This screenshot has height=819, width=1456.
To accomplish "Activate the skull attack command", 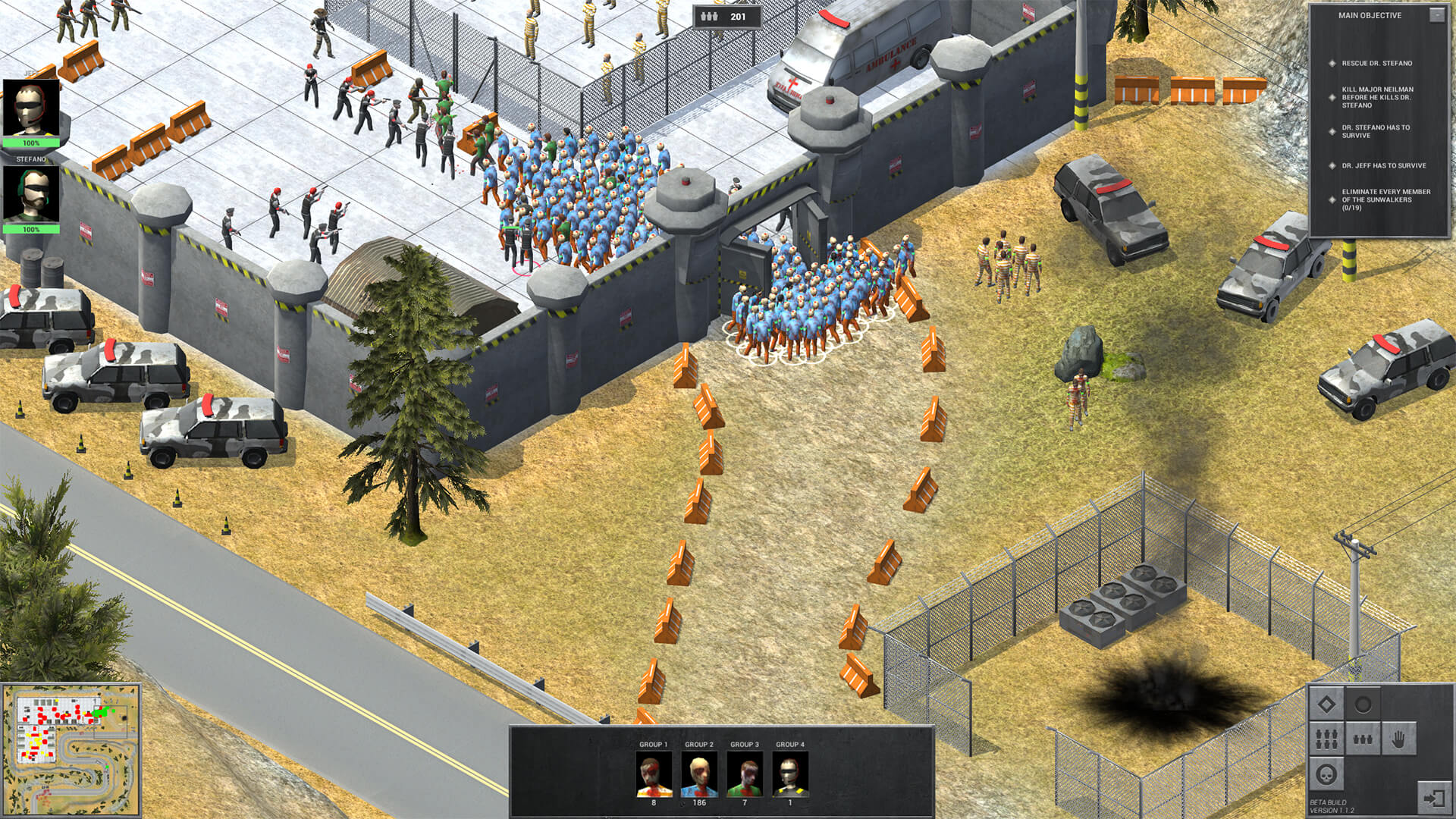I will [x=1327, y=774].
